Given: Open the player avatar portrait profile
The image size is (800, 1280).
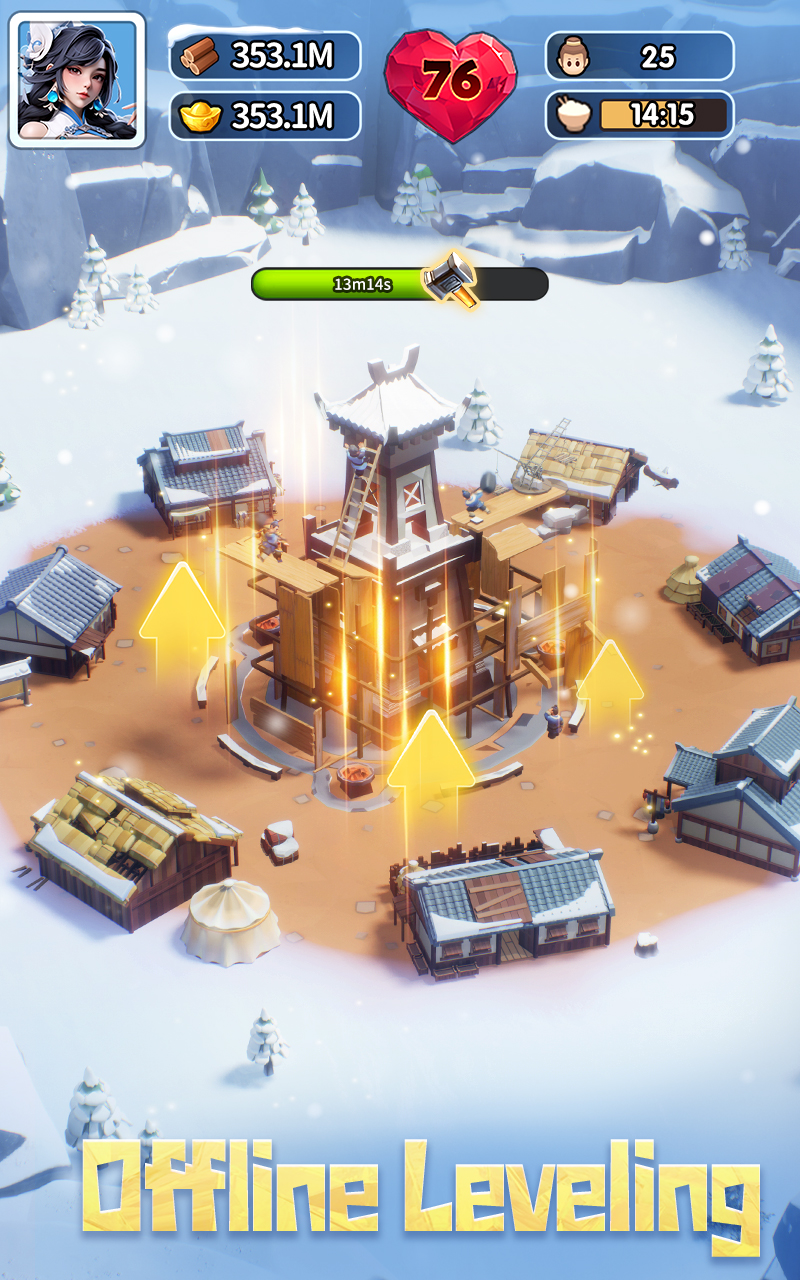Looking at the screenshot, I should coord(77,79).
